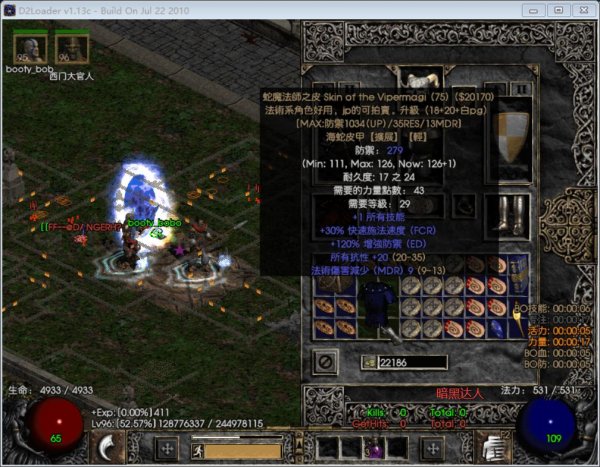Click the left plus button on HUD
The image size is (600, 467).
click(168, 447)
